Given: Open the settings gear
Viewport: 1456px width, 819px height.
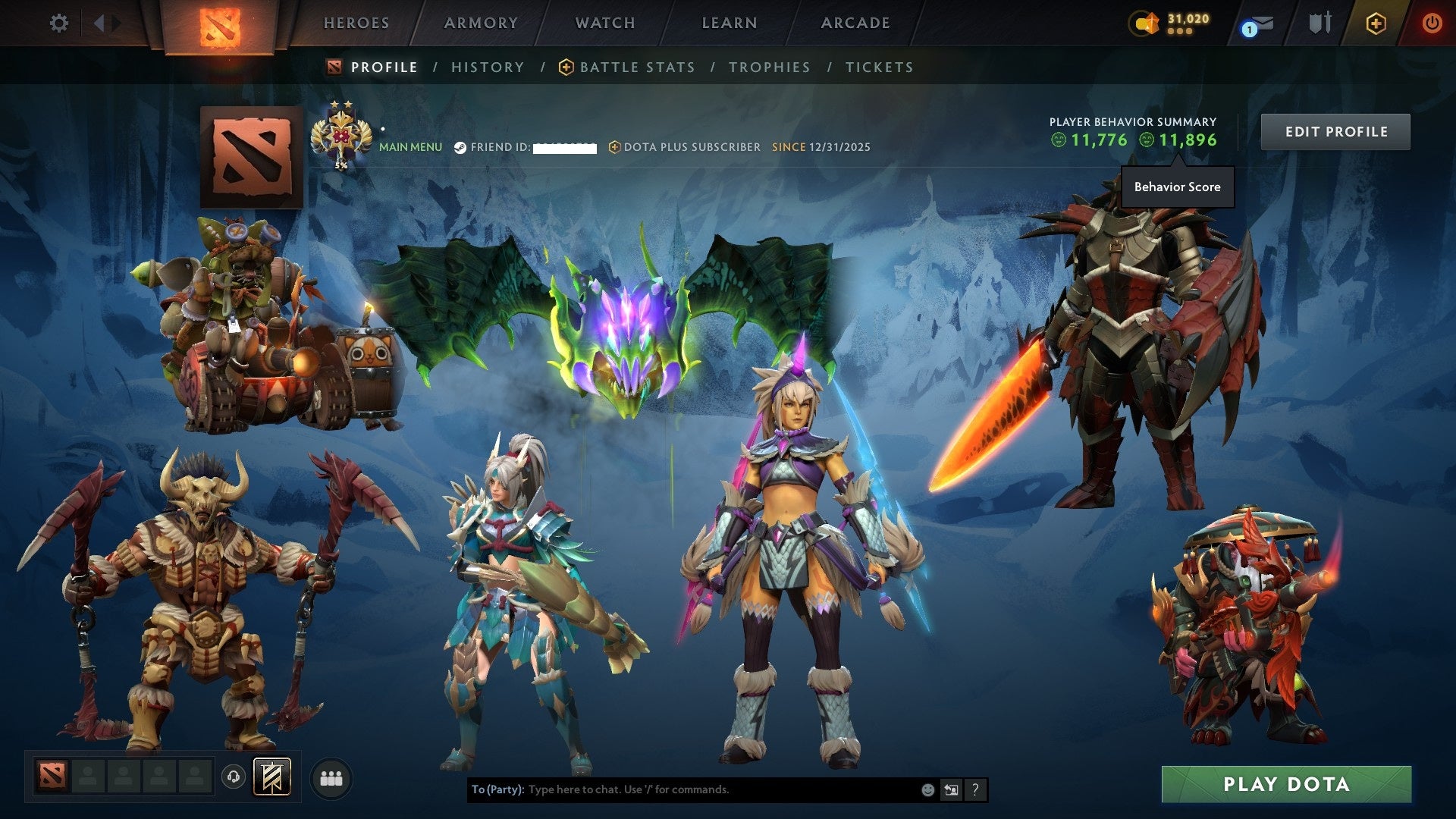Looking at the screenshot, I should click(x=59, y=23).
